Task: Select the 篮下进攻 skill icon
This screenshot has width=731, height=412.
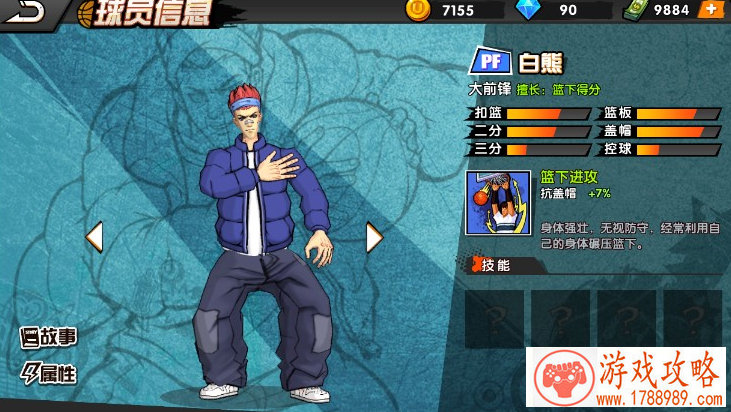Action: click(x=497, y=202)
